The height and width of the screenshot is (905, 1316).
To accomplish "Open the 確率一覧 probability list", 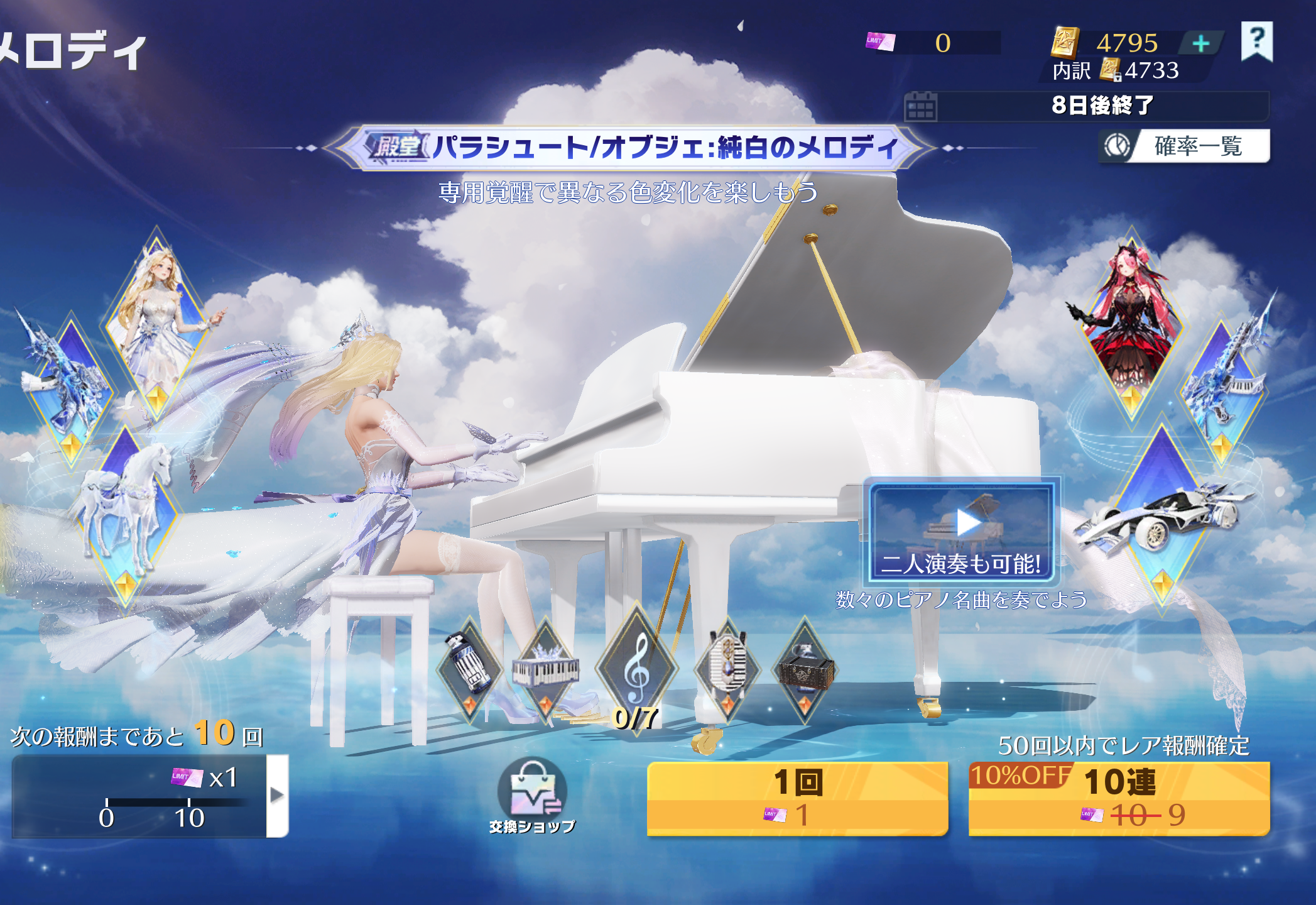I will pos(1185,146).
